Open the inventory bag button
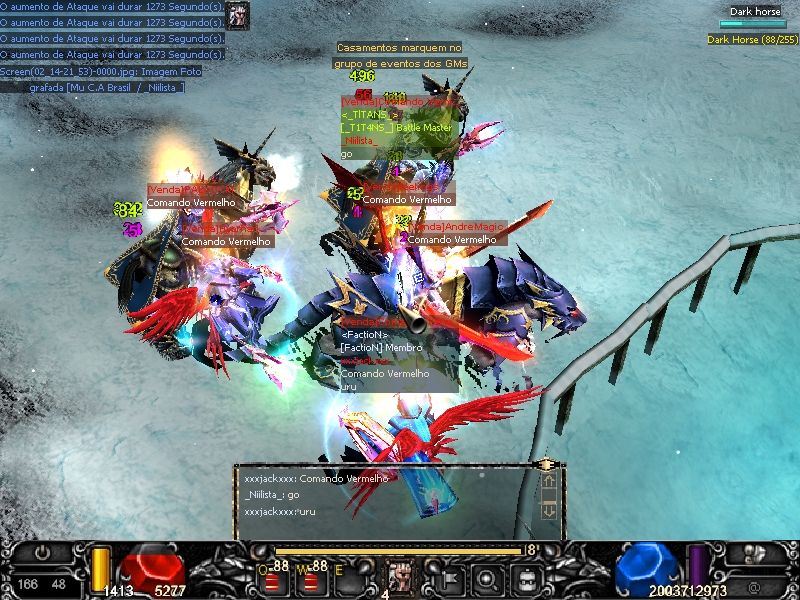Screen dimensions: 800x600 point(524,578)
